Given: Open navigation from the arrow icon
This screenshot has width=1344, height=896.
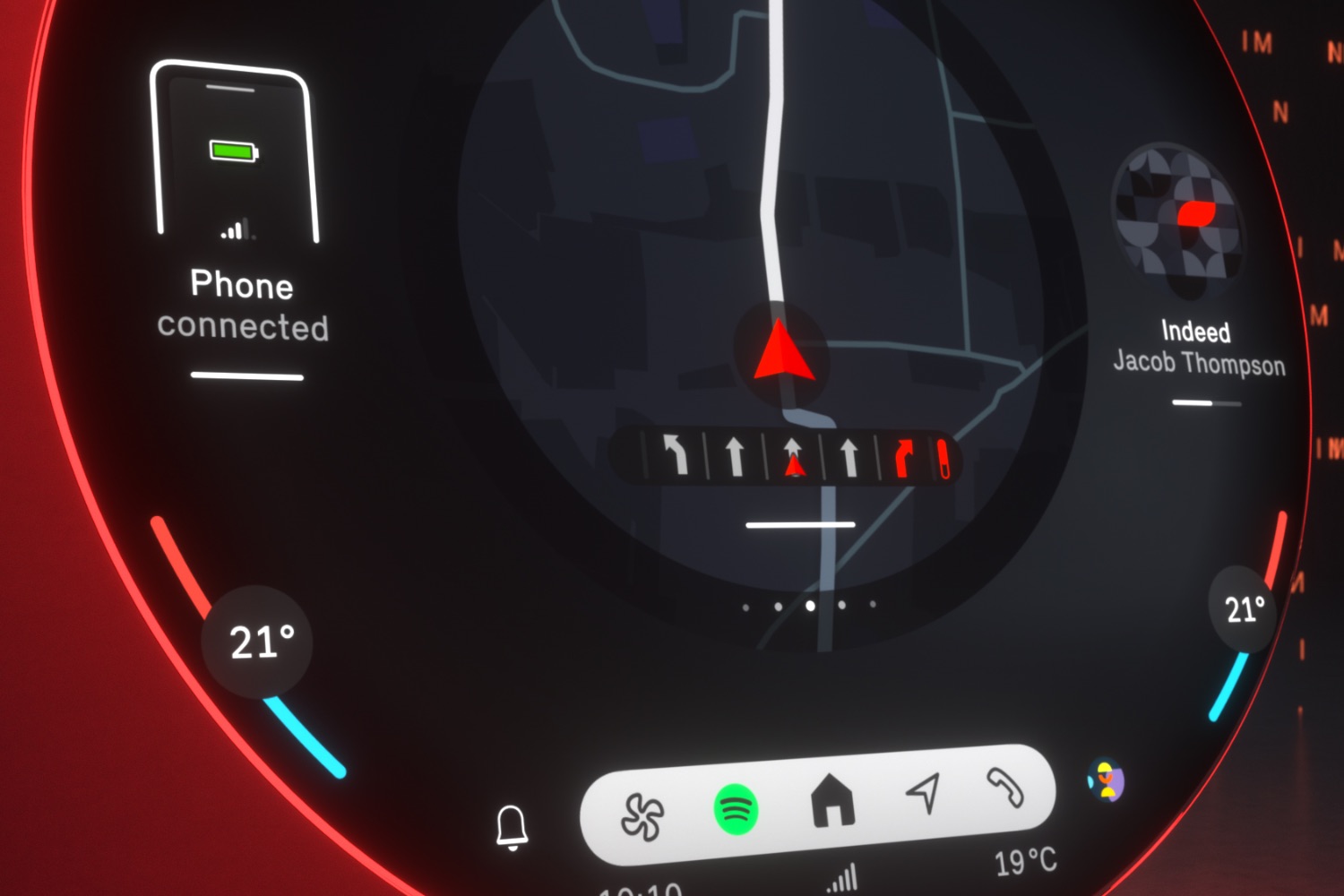Looking at the screenshot, I should (x=924, y=791).
